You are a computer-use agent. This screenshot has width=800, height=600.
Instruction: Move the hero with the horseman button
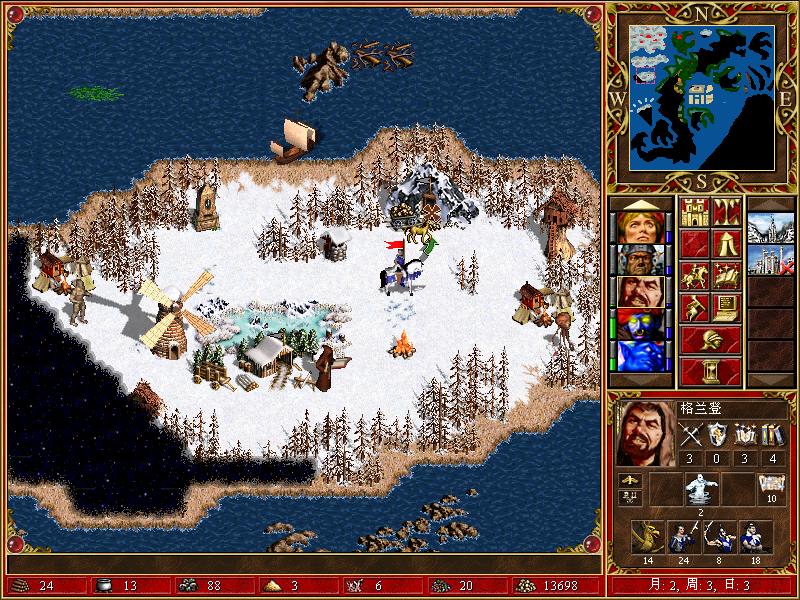pos(695,275)
